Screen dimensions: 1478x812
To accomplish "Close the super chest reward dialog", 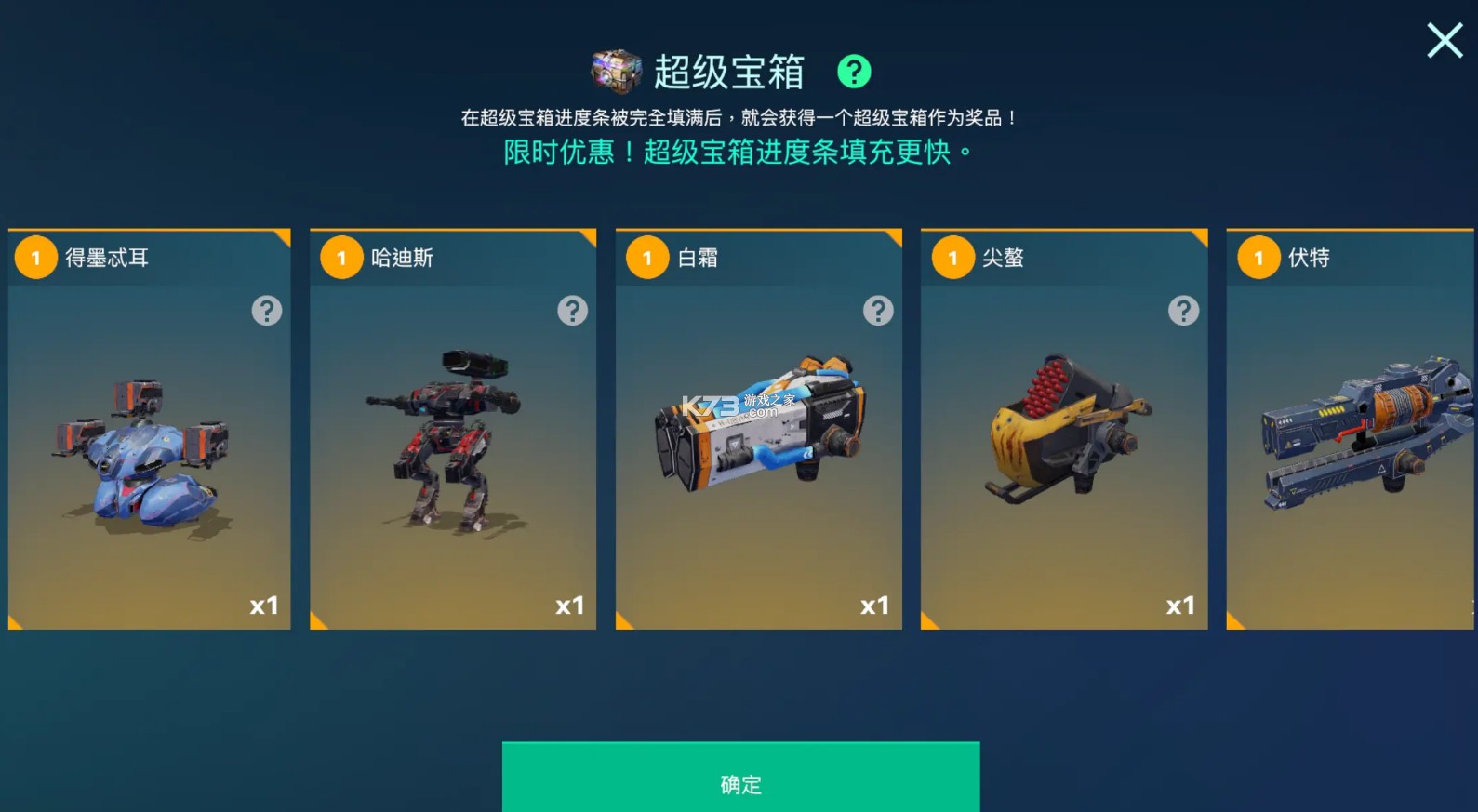I will tap(1444, 41).
